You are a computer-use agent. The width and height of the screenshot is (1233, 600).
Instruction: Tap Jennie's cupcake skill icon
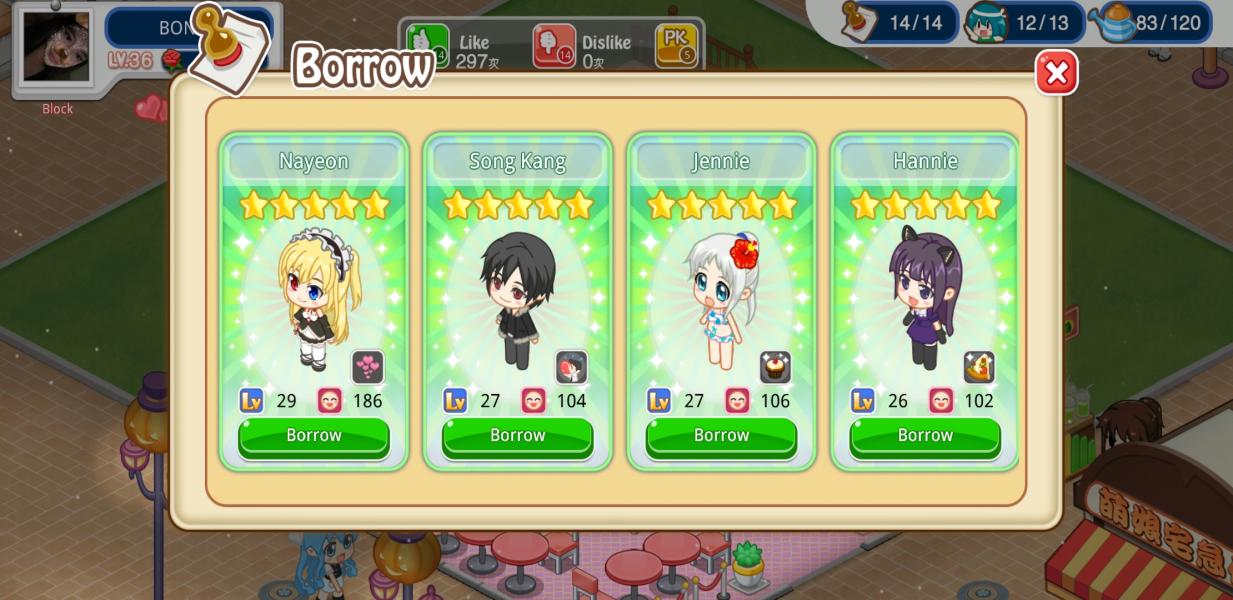pyautogui.click(x=775, y=367)
